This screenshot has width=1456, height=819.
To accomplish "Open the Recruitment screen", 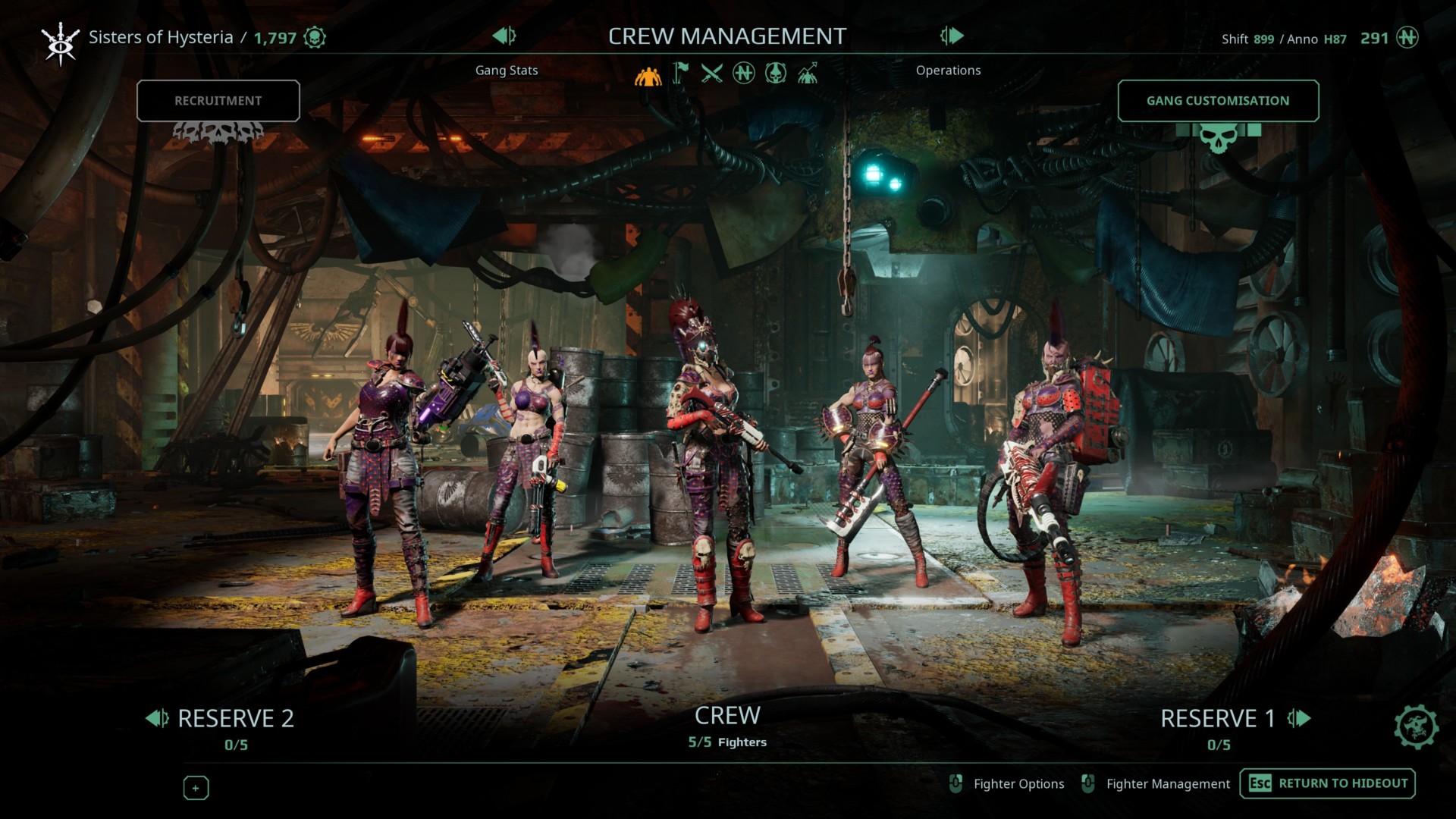I will click(218, 101).
